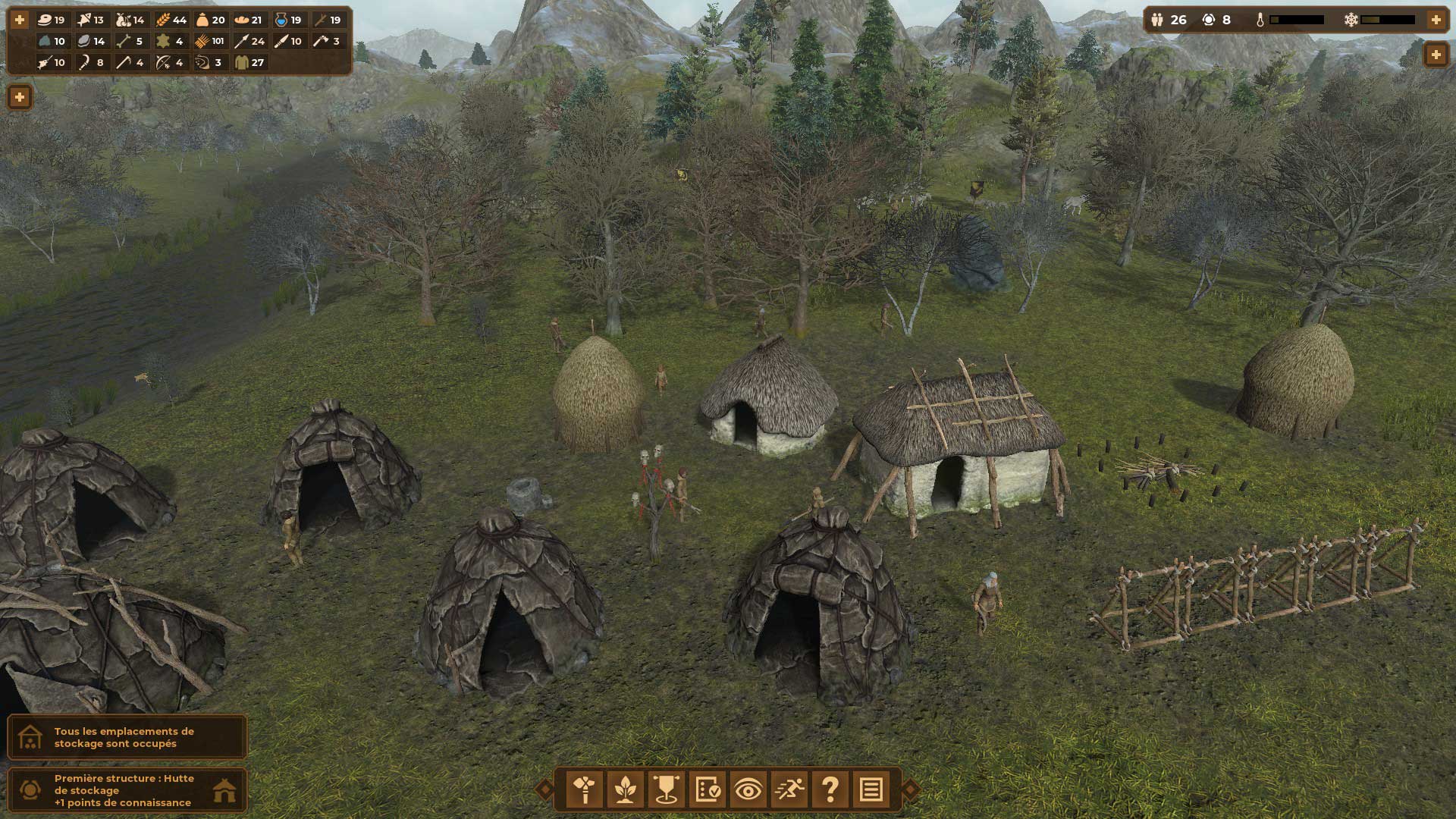The image size is (1456, 819).
Task: Click the plus button beneath the resources panel
Action: pyautogui.click(x=20, y=97)
